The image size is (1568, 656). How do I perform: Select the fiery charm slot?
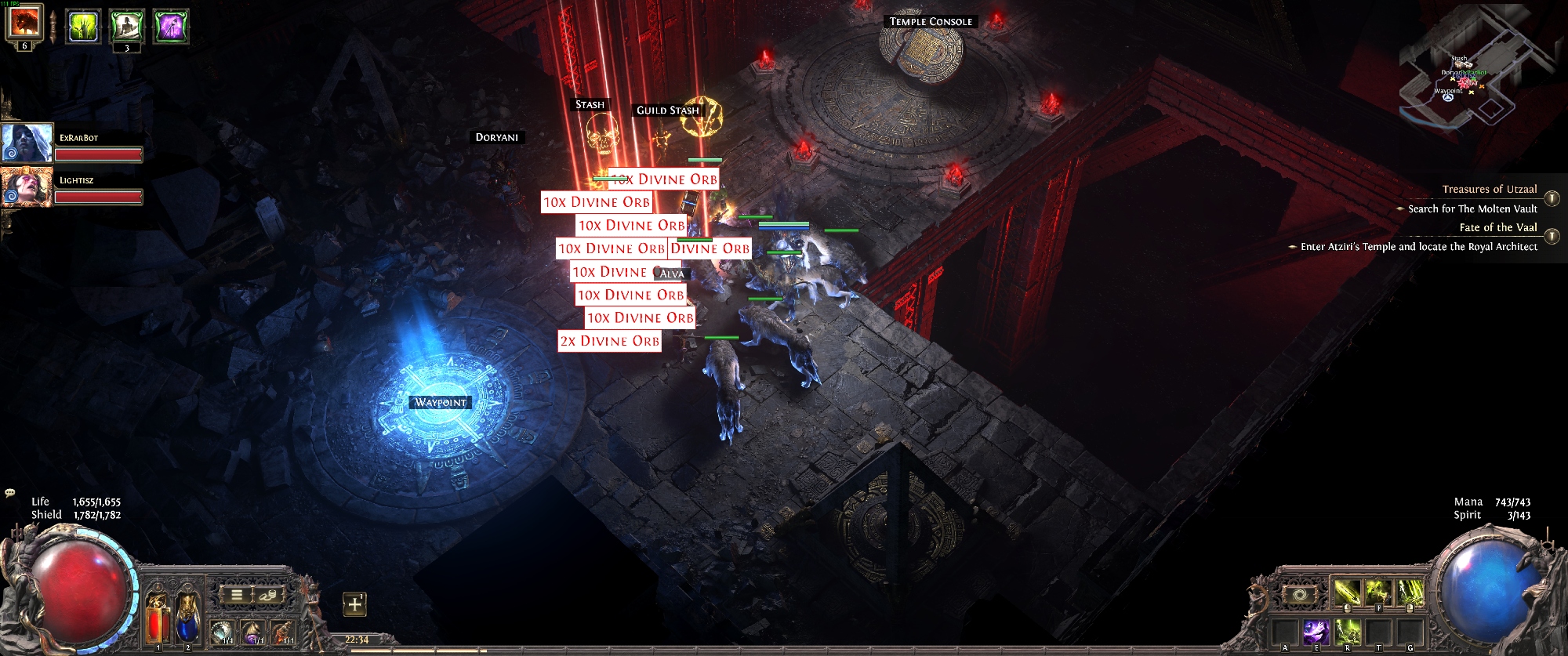tap(282, 630)
